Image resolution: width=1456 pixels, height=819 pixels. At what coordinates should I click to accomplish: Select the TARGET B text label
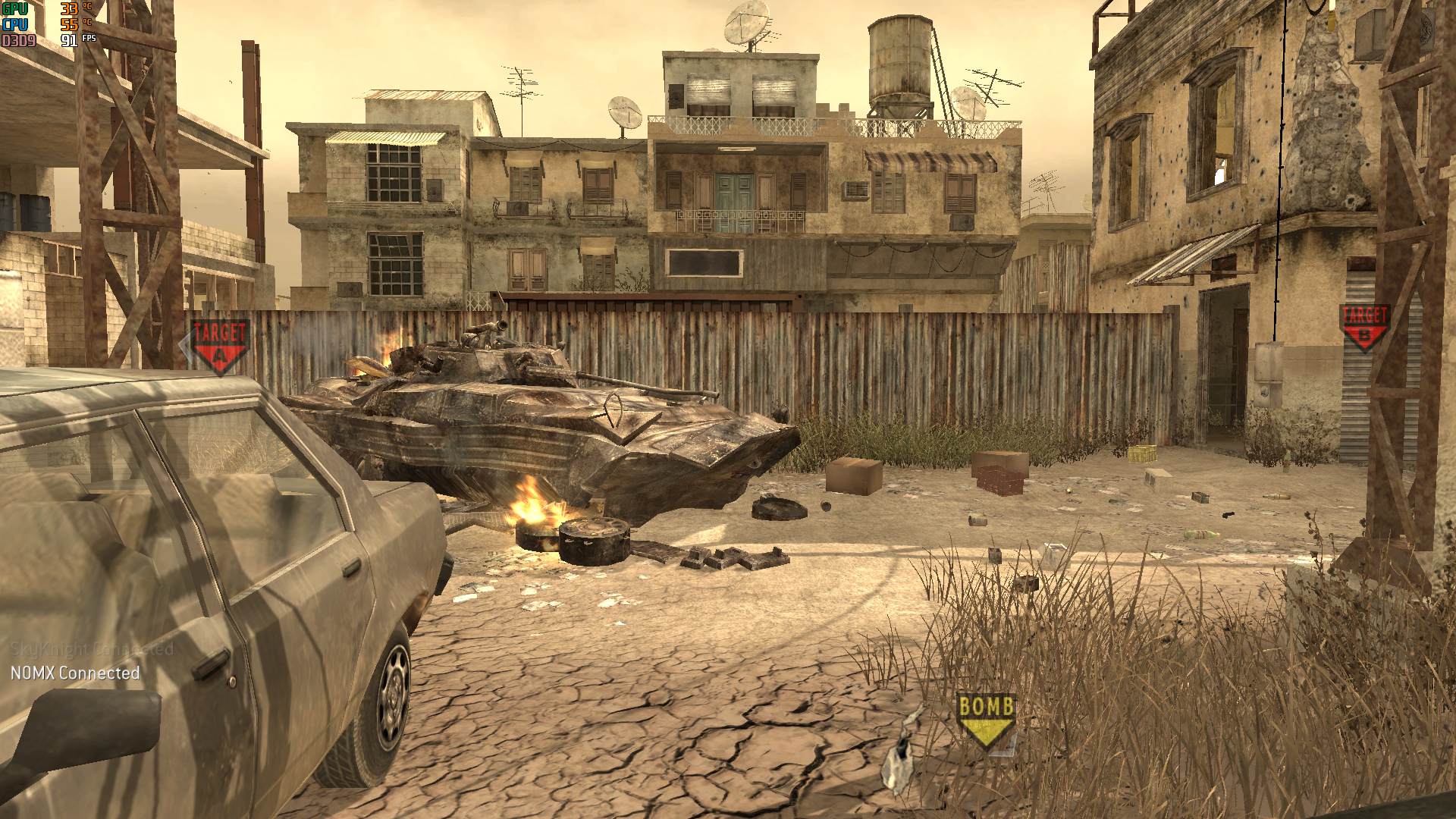pos(1365,312)
